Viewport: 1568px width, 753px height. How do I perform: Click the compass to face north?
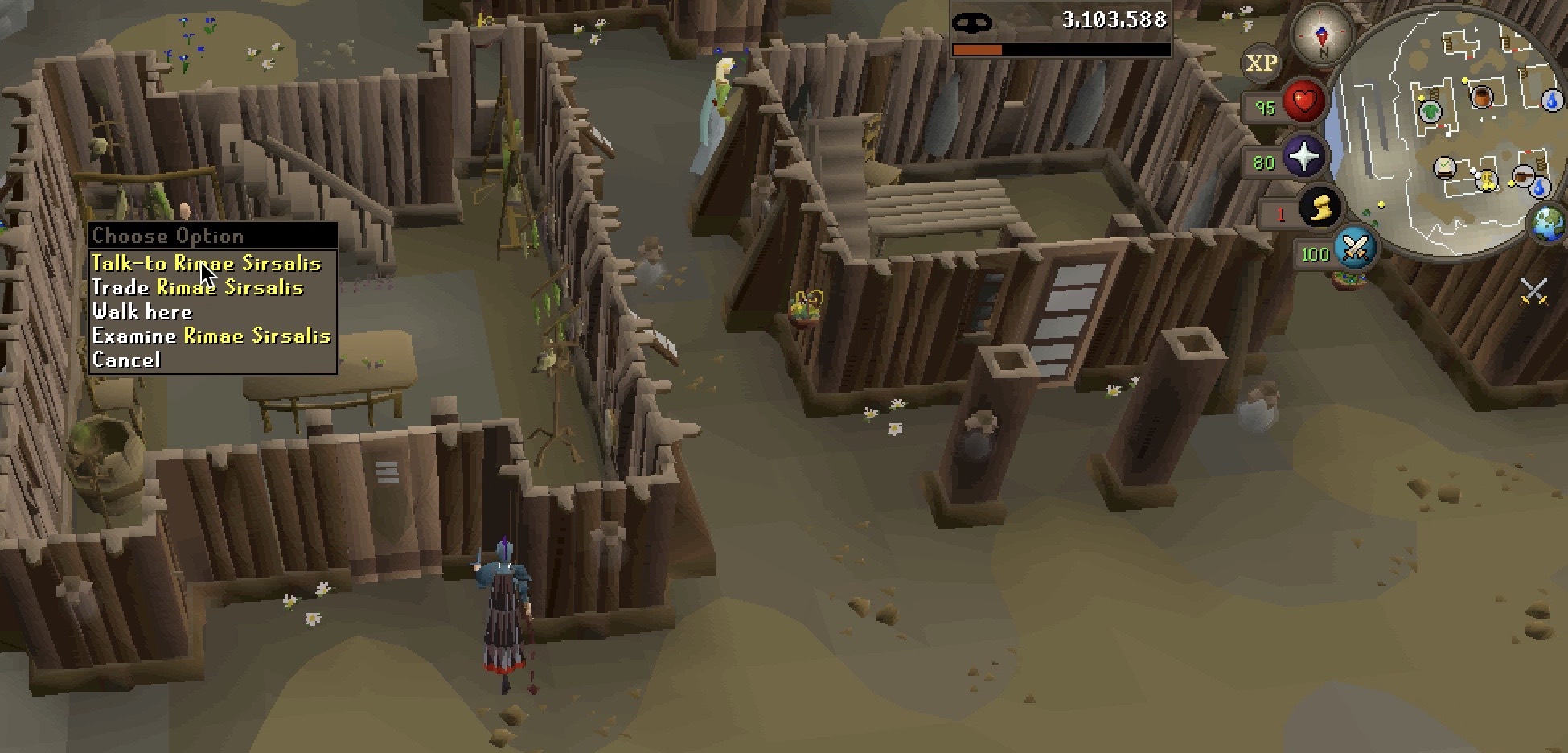pos(1320,36)
